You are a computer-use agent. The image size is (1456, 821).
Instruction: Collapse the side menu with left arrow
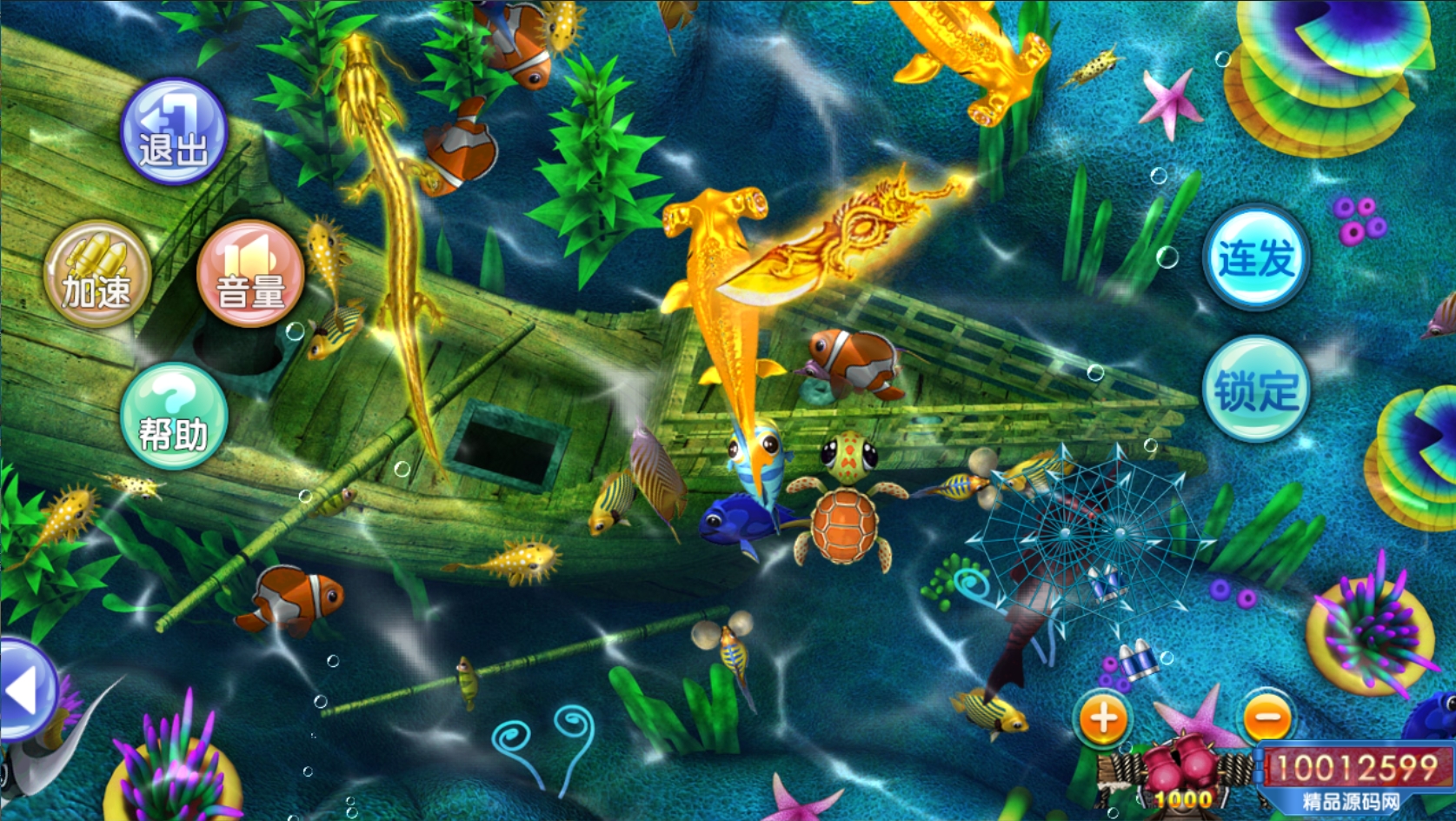coord(24,691)
